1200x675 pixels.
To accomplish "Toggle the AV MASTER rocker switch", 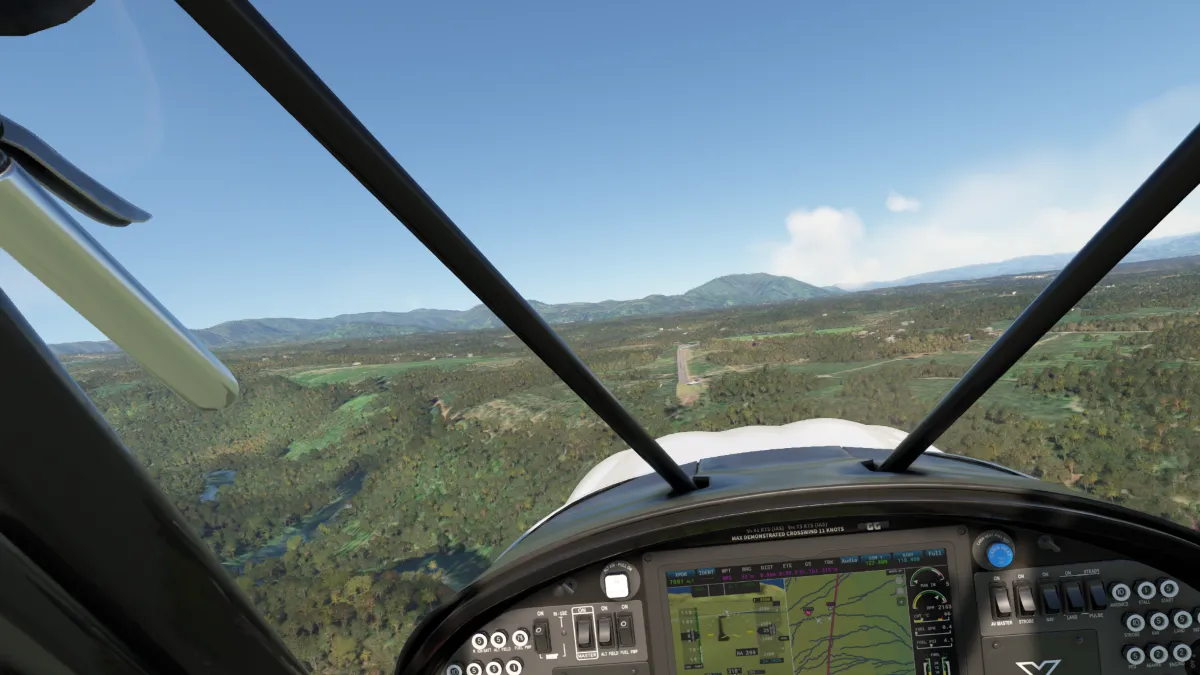I will [1000, 600].
